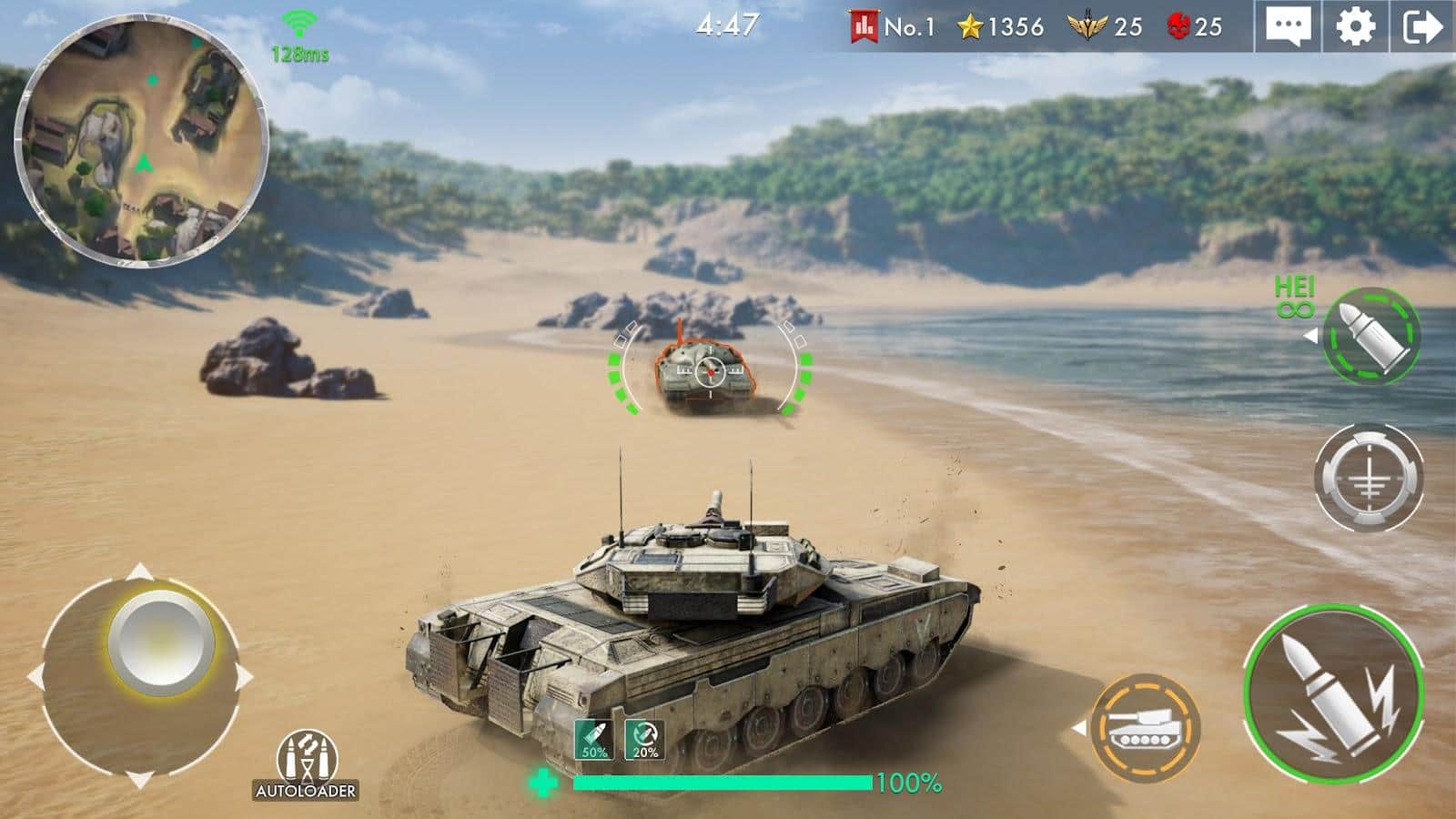Screen dimensions: 1456x819
Task: Toggle the sniper scope aim button
Action: pos(1368,478)
